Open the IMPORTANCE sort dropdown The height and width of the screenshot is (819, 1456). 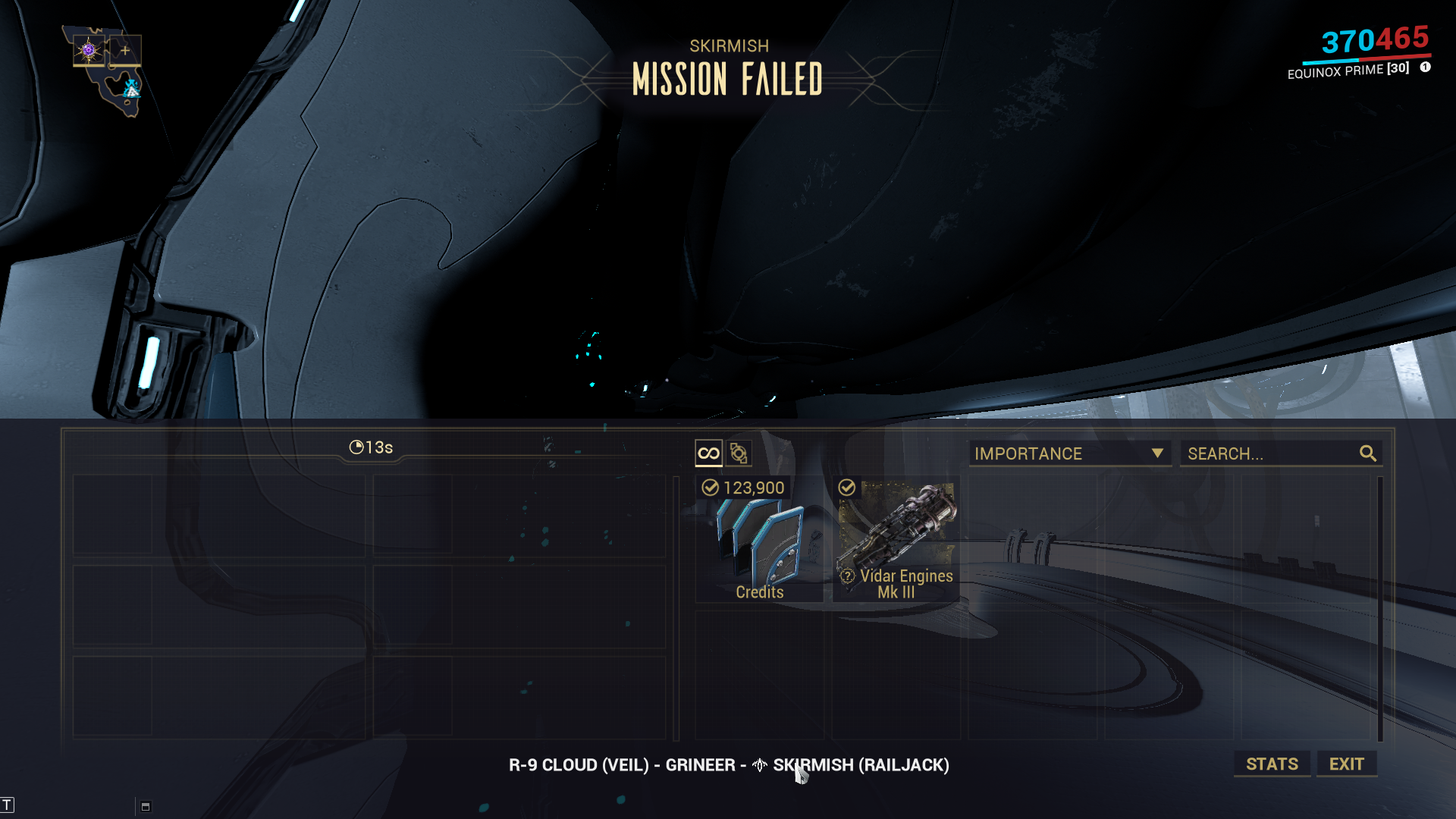coord(1068,453)
